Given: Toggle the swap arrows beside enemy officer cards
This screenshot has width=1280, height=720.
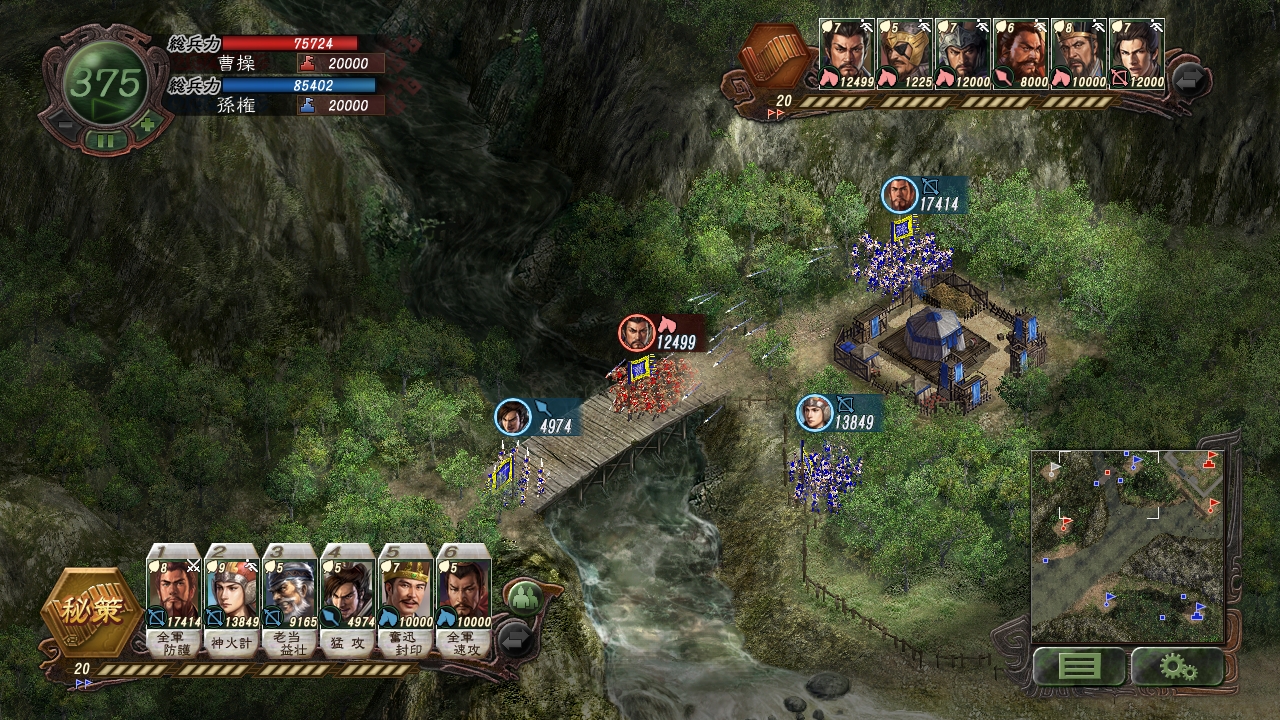Looking at the screenshot, I should click(x=1190, y=80).
